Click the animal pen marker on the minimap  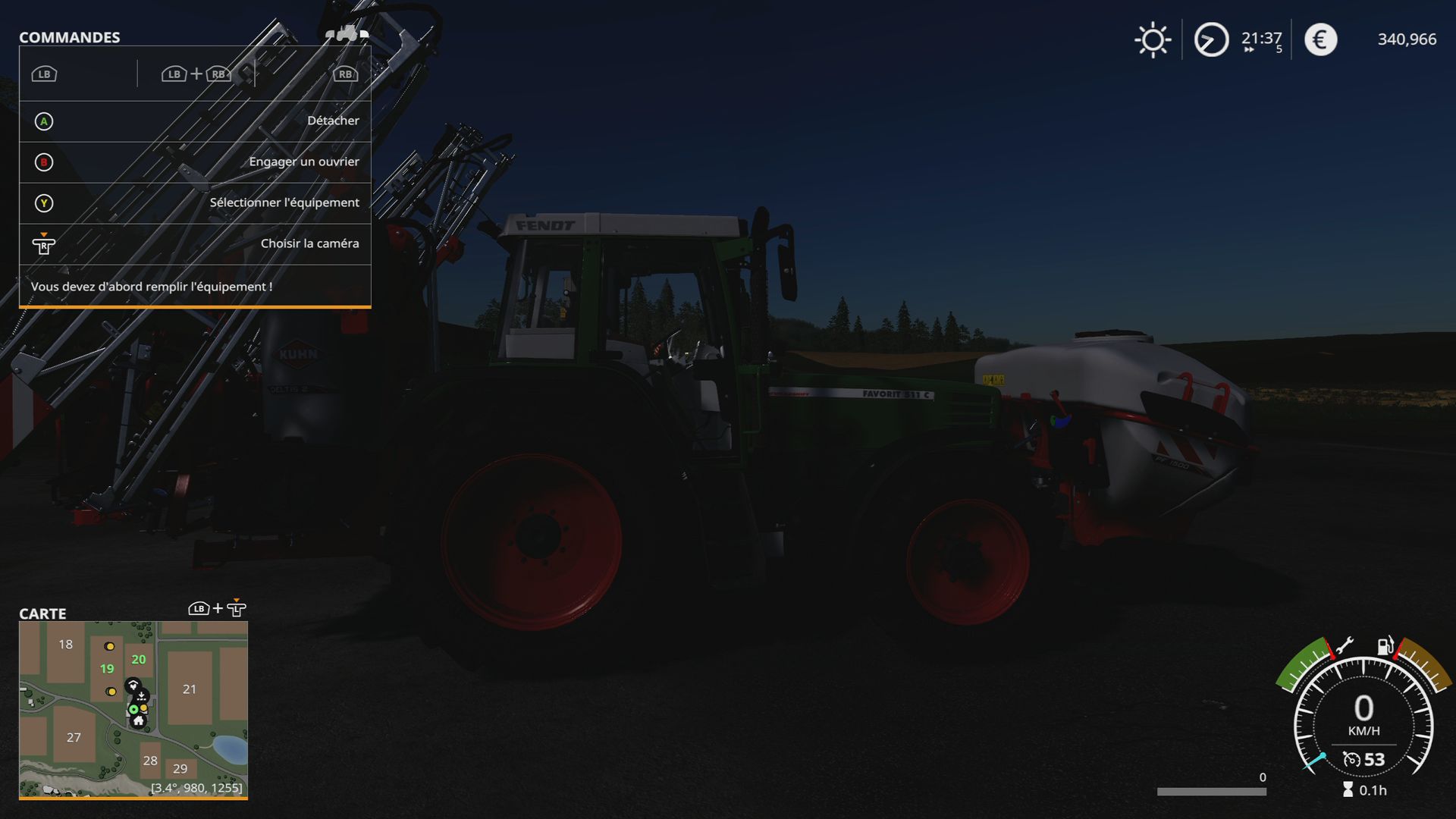(x=133, y=686)
